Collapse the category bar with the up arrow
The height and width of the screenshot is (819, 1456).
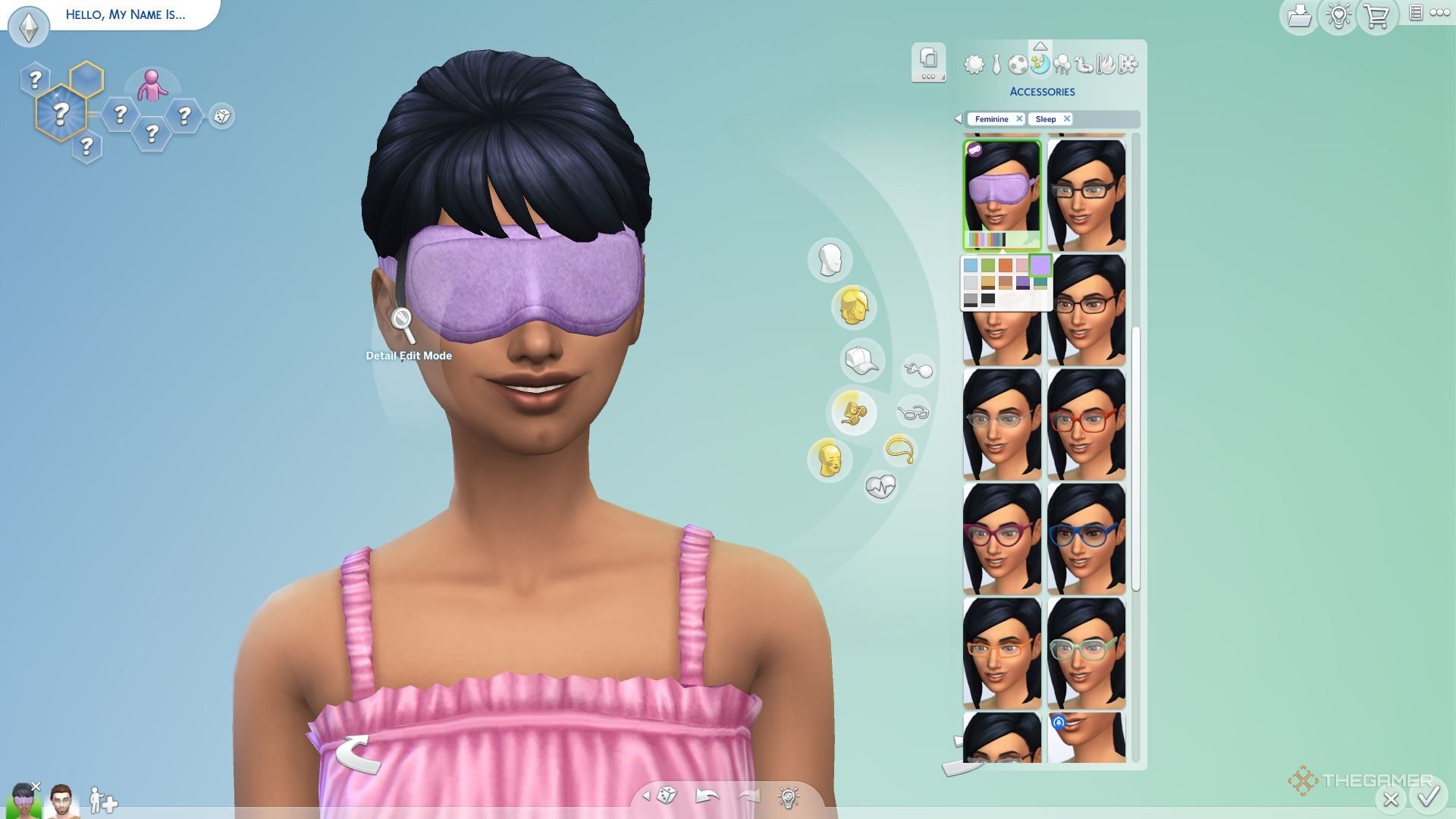pos(1040,45)
